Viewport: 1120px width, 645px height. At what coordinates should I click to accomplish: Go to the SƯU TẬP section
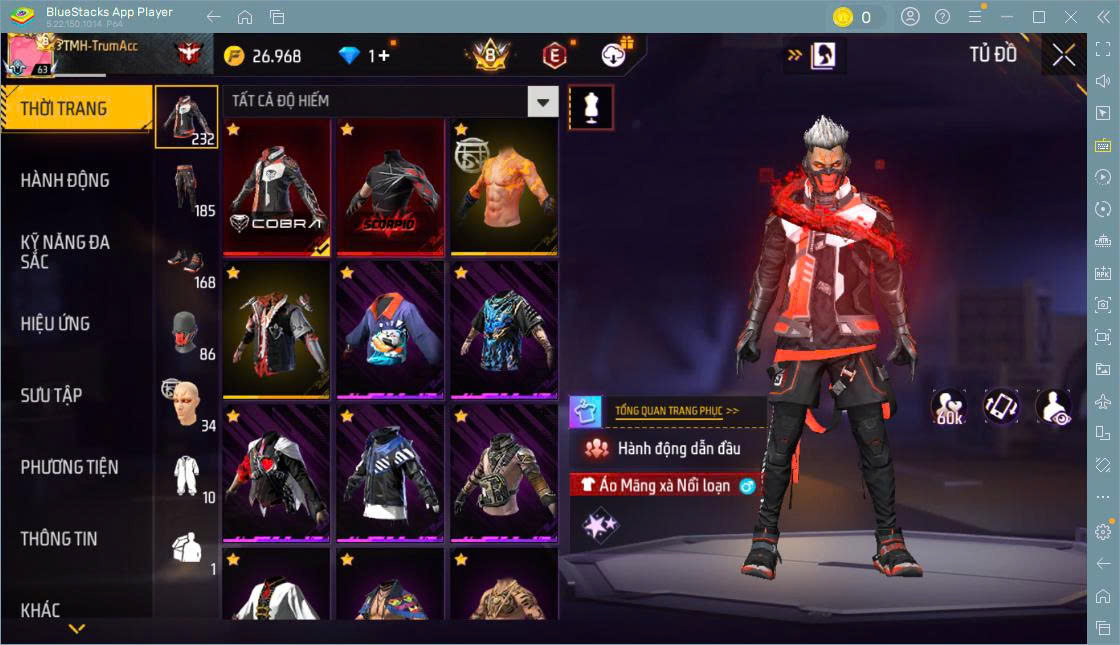click(52, 396)
